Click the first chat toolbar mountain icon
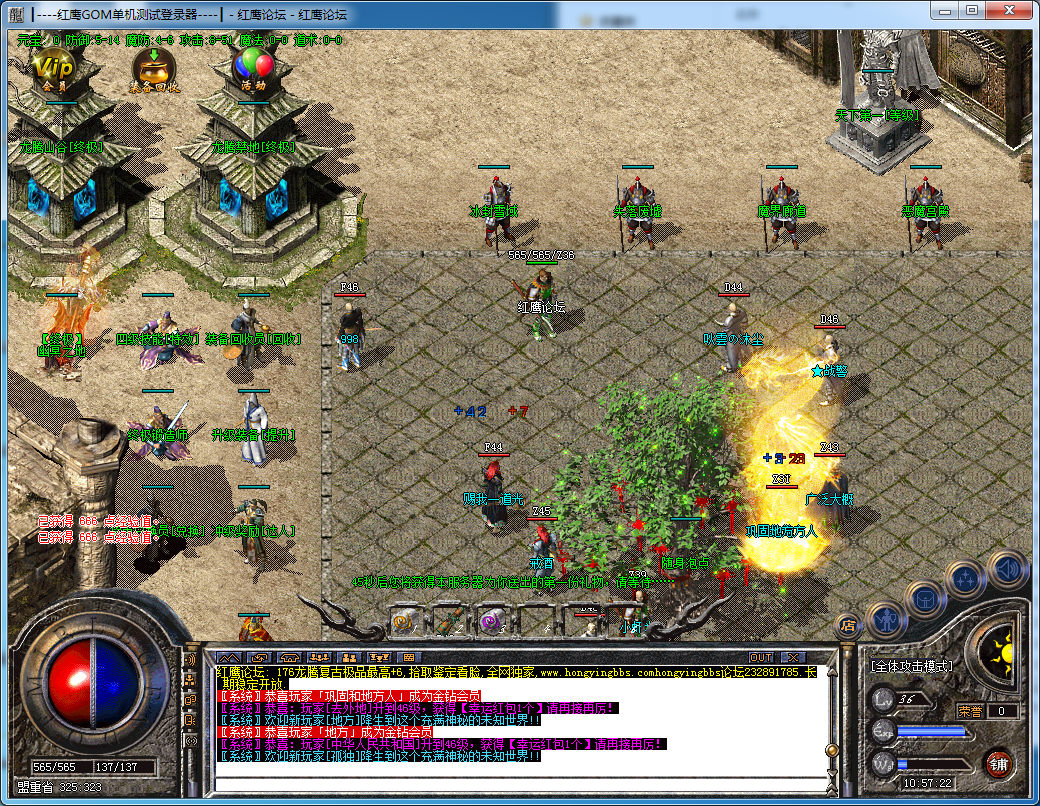The image size is (1040, 806). coord(229,657)
